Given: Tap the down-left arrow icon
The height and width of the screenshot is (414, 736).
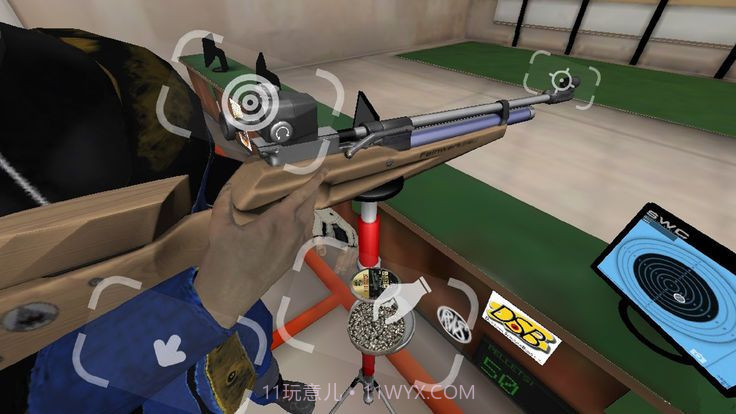Looking at the screenshot, I should click(167, 350).
